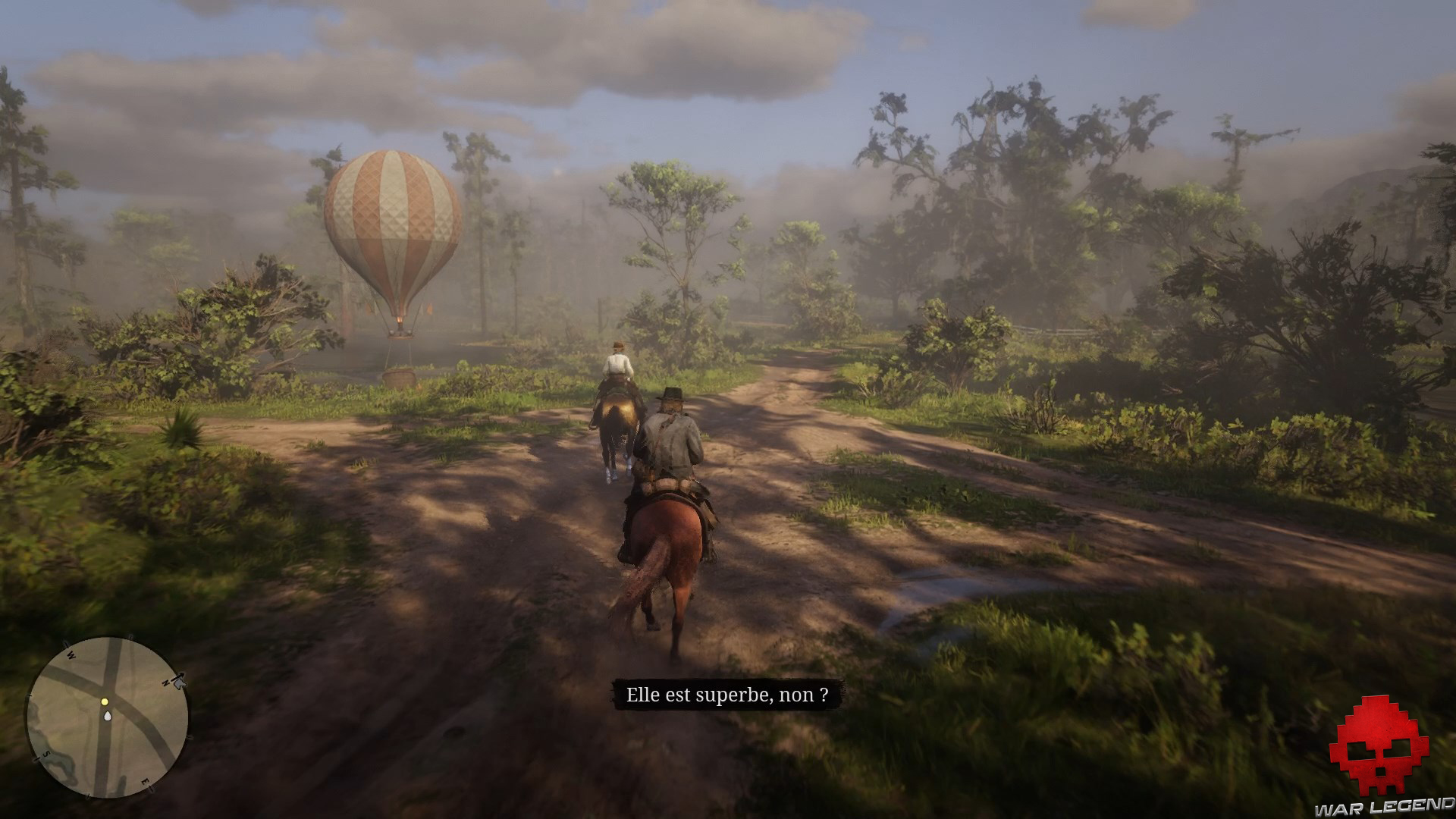Image resolution: width=1456 pixels, height=819 pixels.
Task: Click the yellow player dot on the minimap
Action: (105, 702)
